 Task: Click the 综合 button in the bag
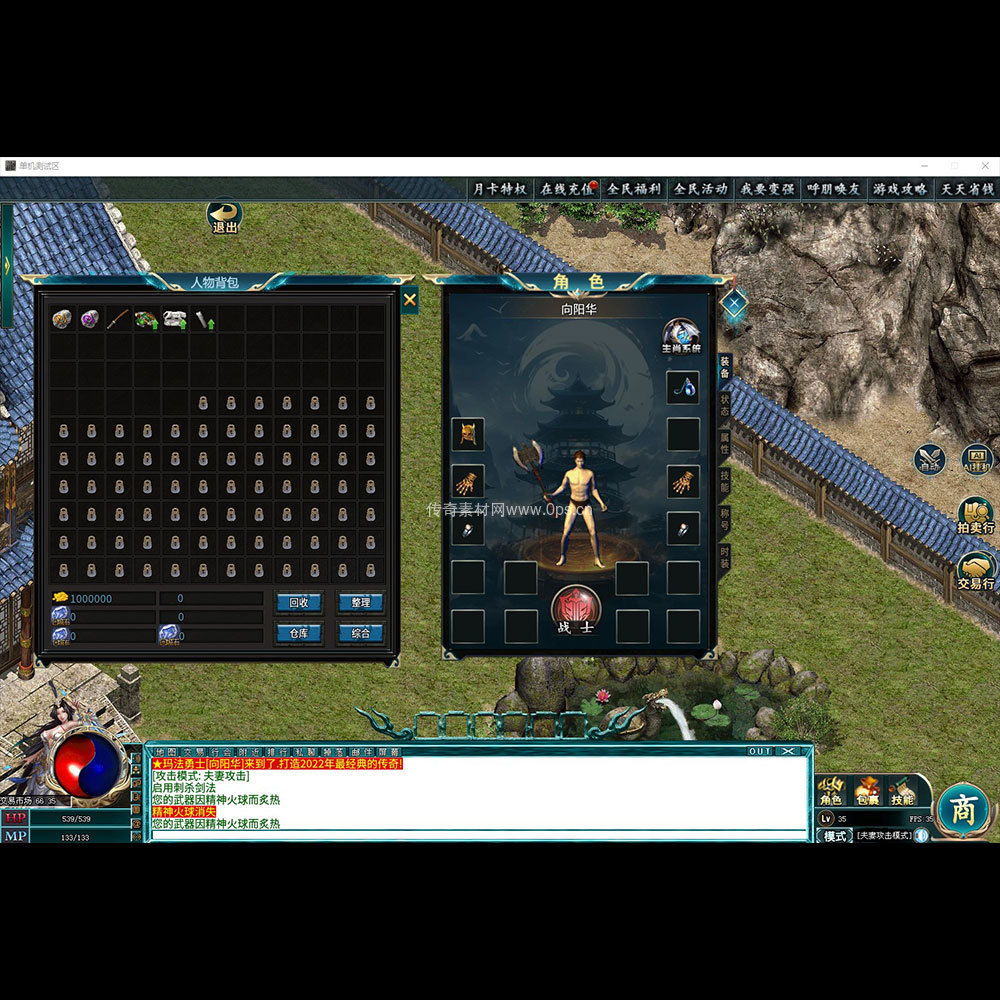(360, 633)
